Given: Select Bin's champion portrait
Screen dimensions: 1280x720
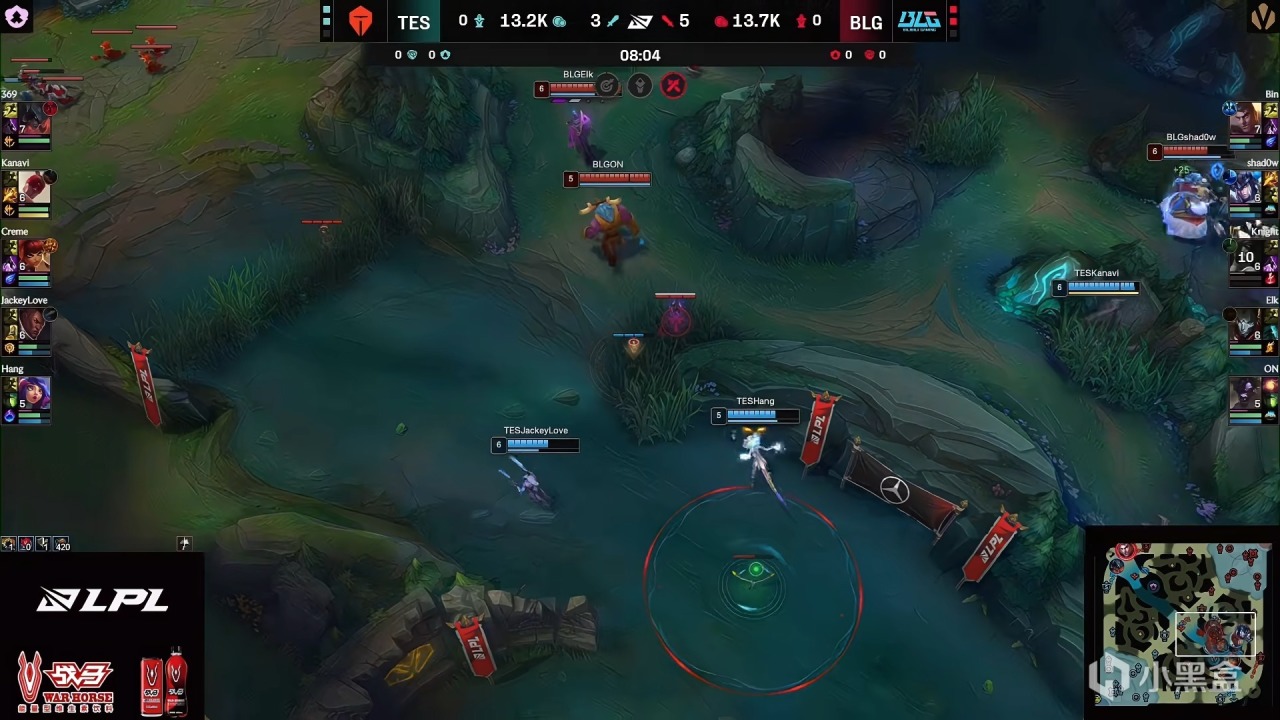Looking at the screenshot, I should [x=1246, y=118].
